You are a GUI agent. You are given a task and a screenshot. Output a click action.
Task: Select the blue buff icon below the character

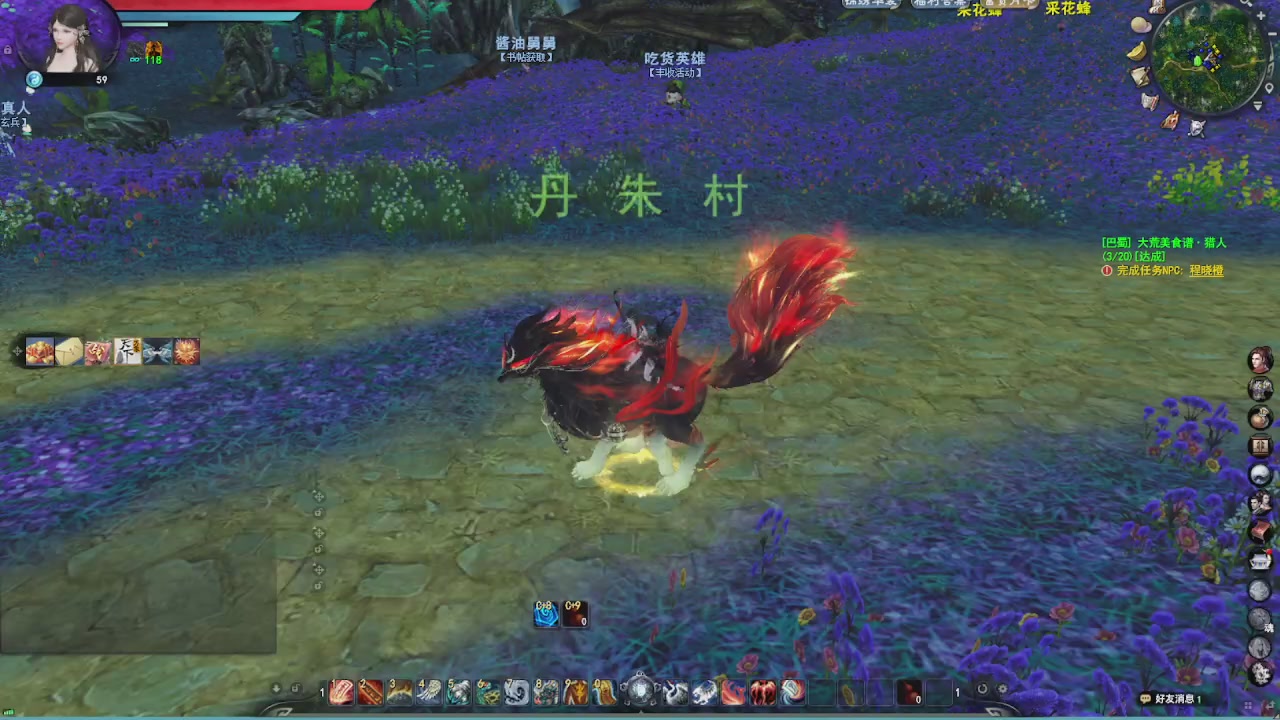point(546,614)
